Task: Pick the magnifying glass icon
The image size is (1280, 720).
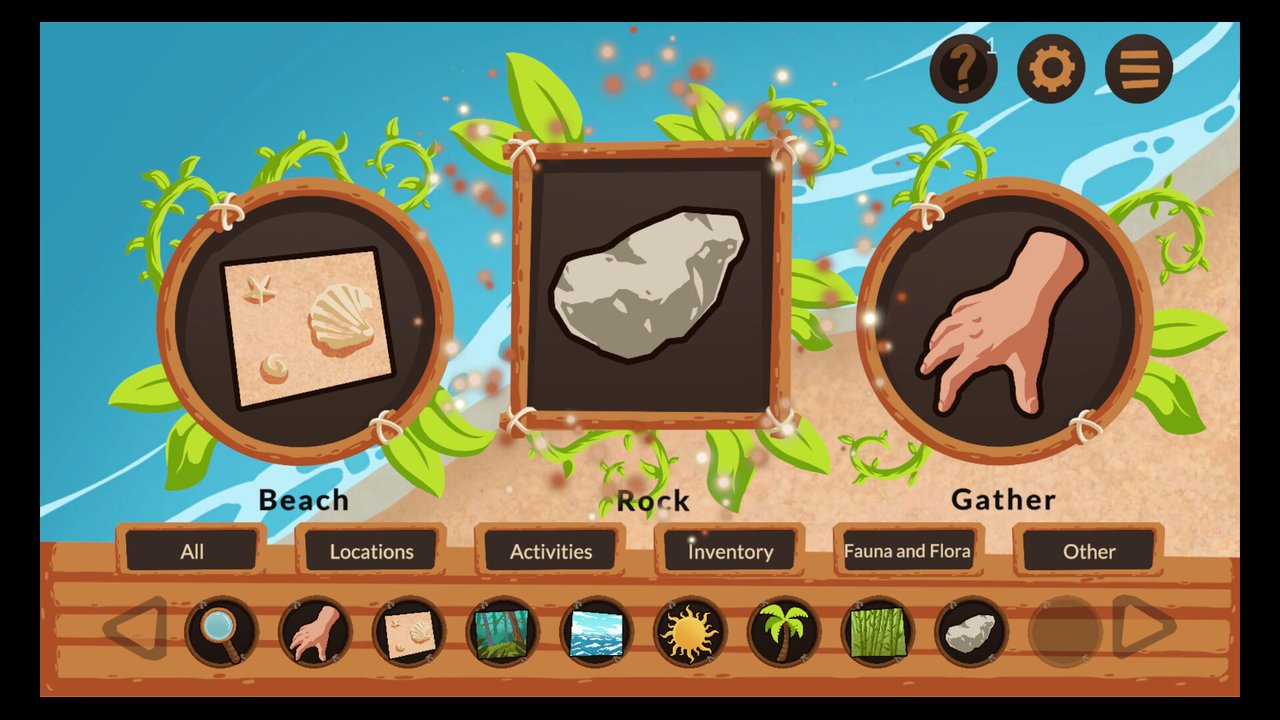Action: point(222,632)
